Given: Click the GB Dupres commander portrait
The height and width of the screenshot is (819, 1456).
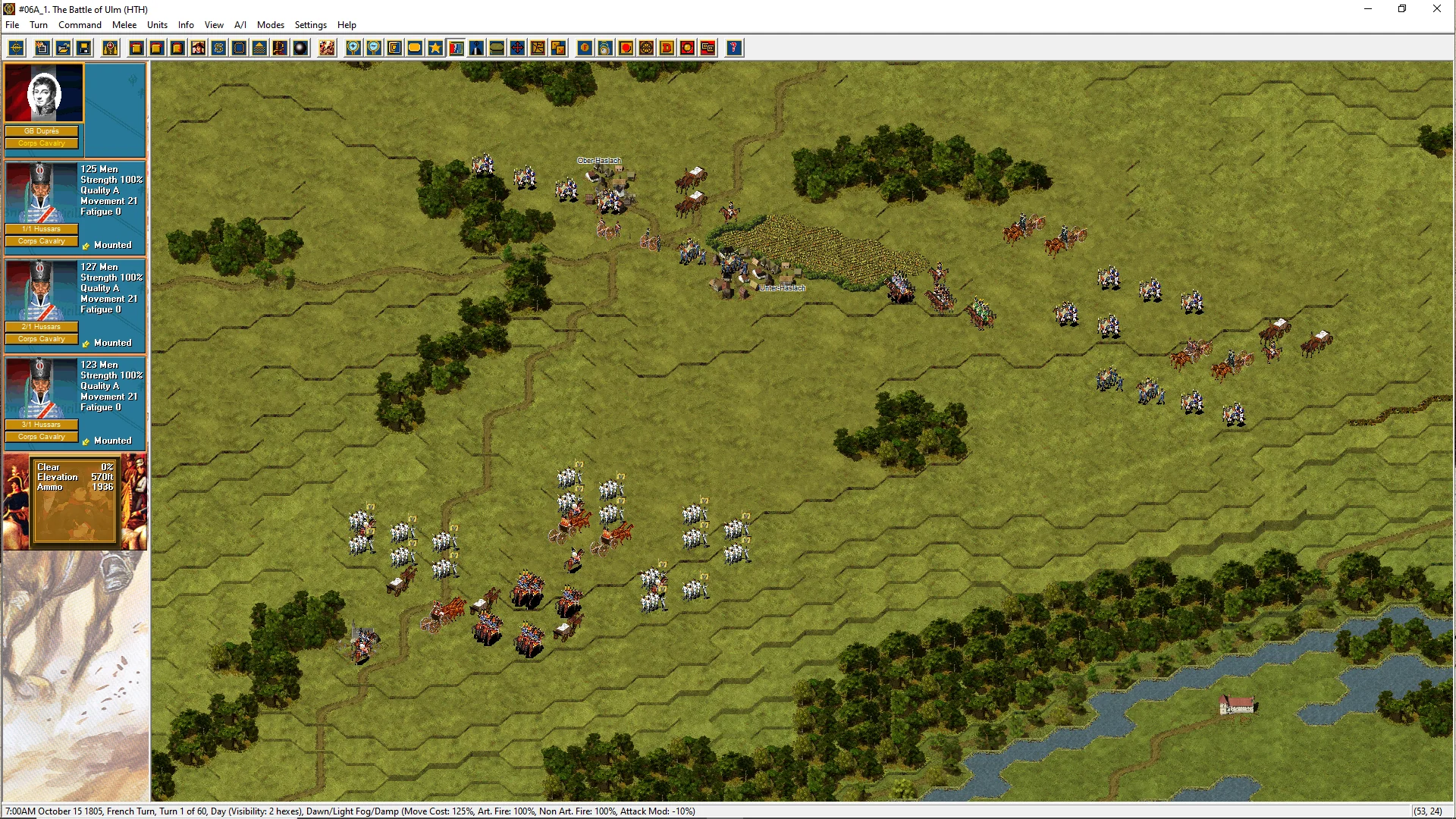Looking at the screenshot, I should click(x=44, y=93).
